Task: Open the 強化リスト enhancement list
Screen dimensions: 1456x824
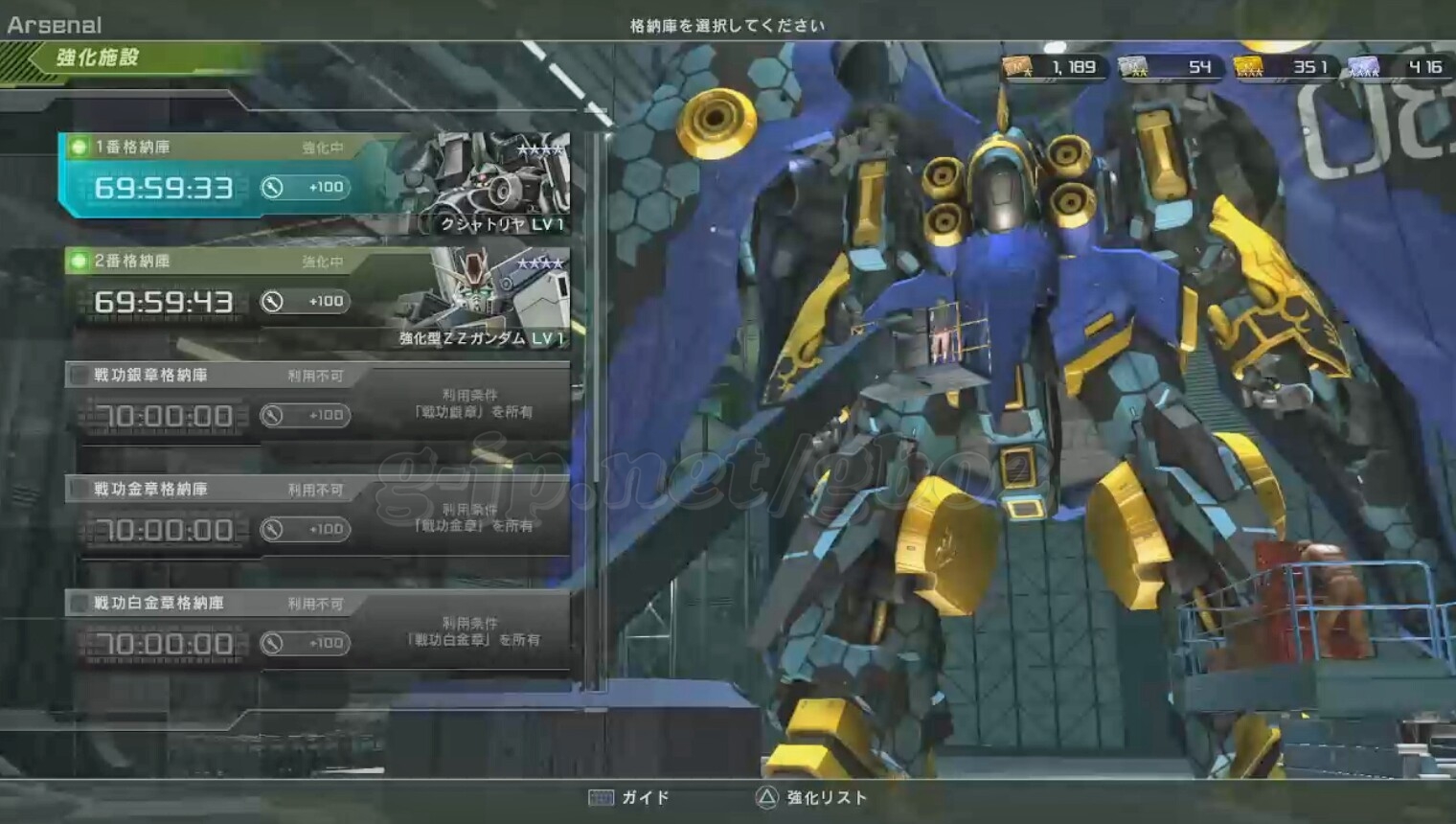Action: click(812, 797)
